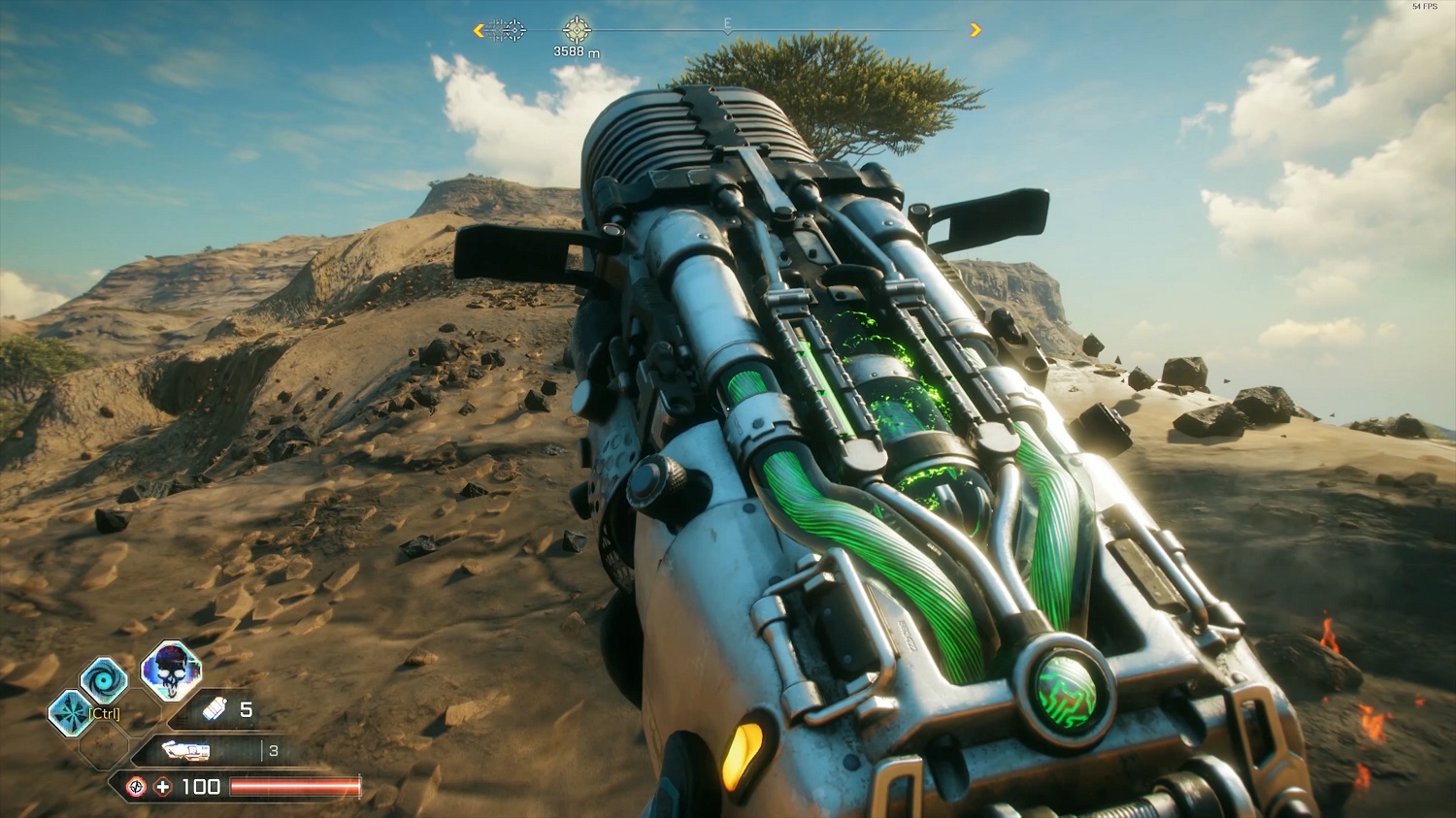This screenshot has width=1456, height=818.
Task: Activate the skull Overdrive ability icon
Action: pyautogui.click(x=171, y=670)
